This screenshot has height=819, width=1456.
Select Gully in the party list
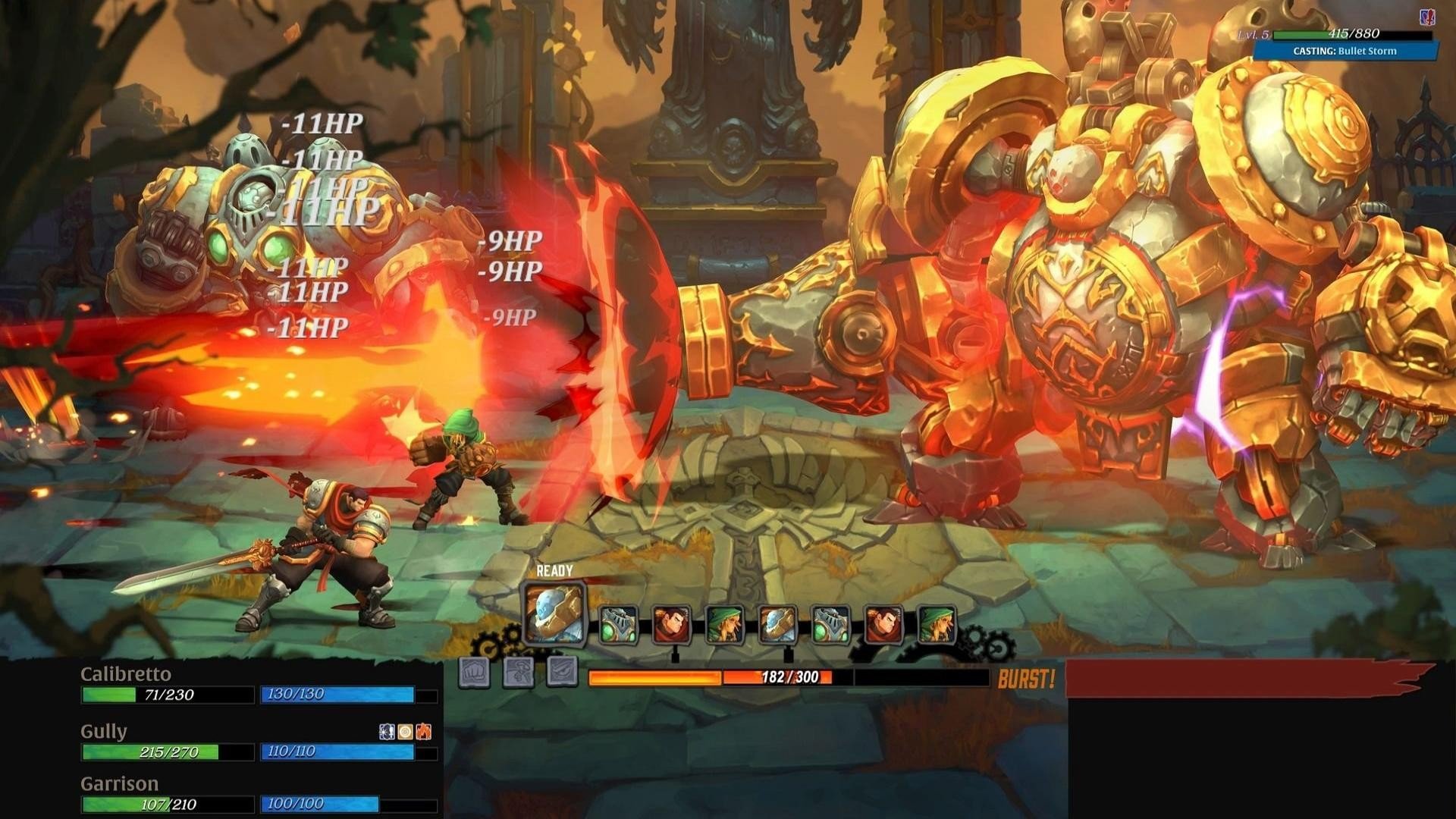[x=104, y=732]
